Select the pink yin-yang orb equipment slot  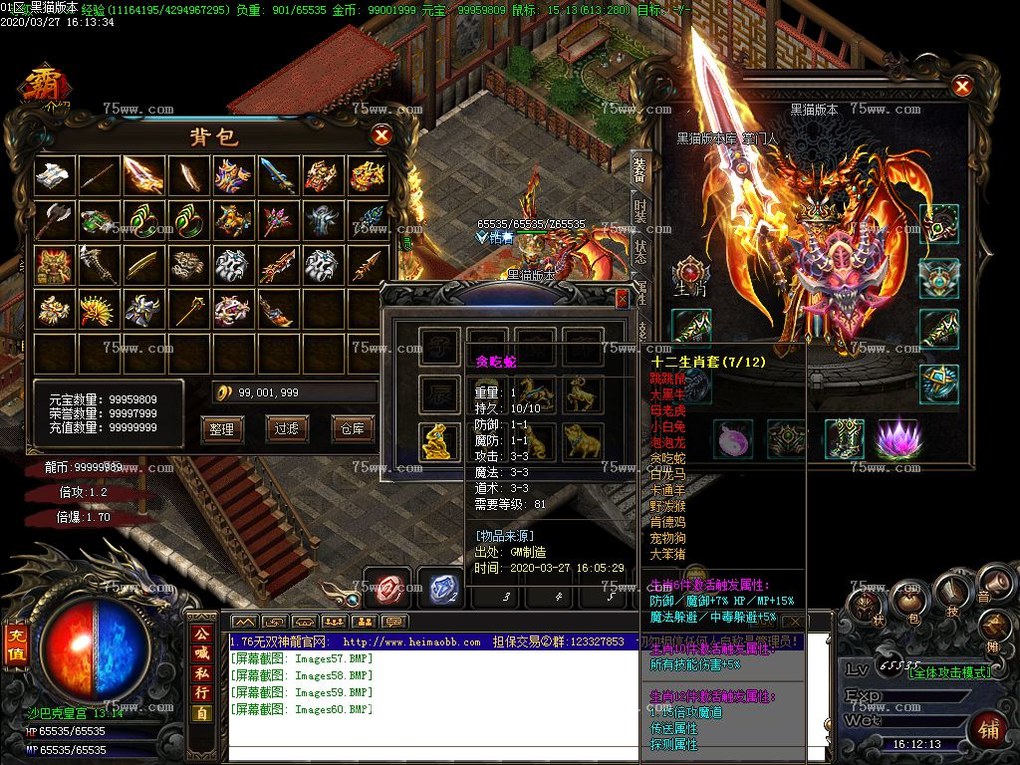click(733, 439)
